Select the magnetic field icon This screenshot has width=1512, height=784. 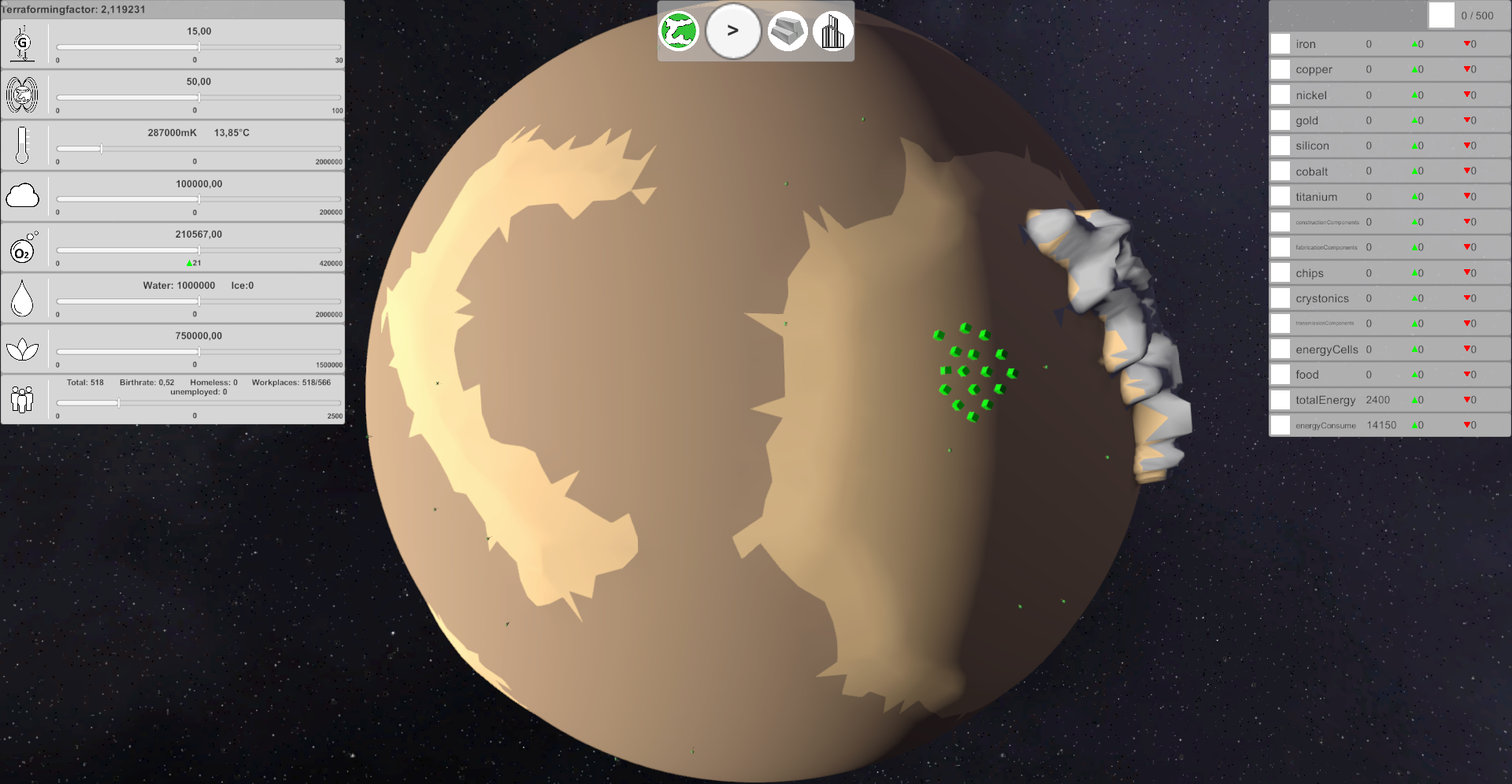tap(23, 94)
